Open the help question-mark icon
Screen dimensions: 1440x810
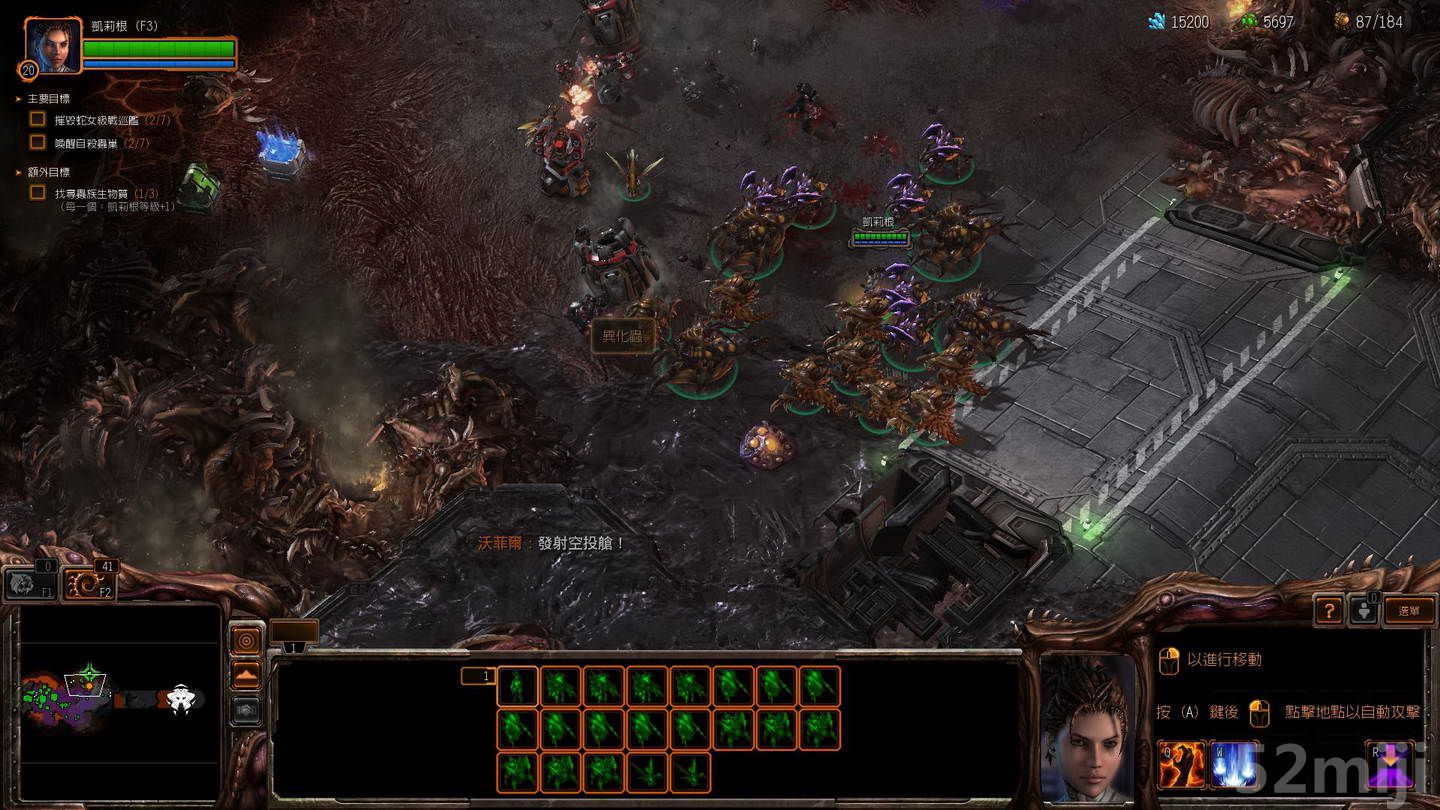[x=1327, y=610]
